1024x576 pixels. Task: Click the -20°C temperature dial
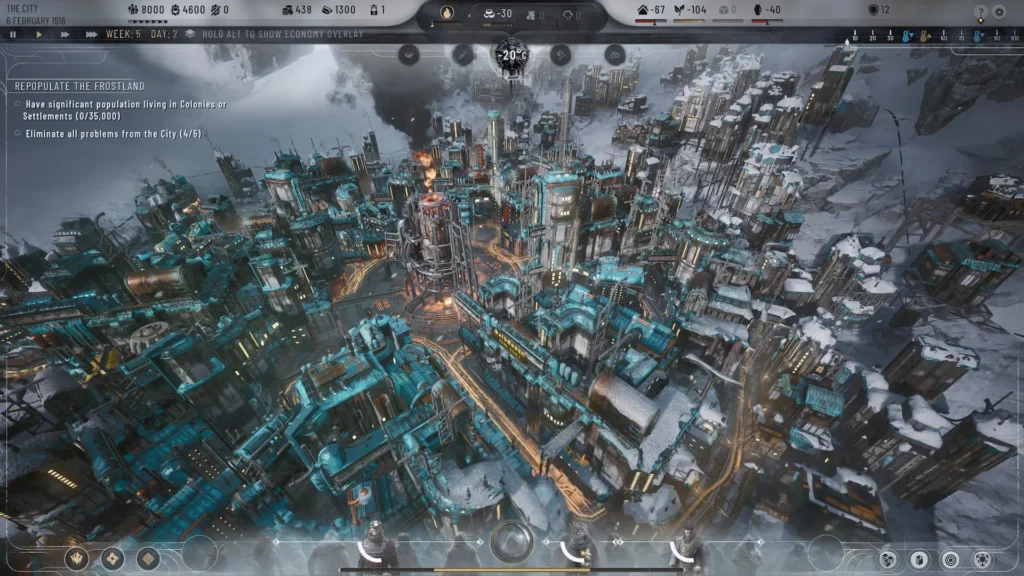point(512,55)
